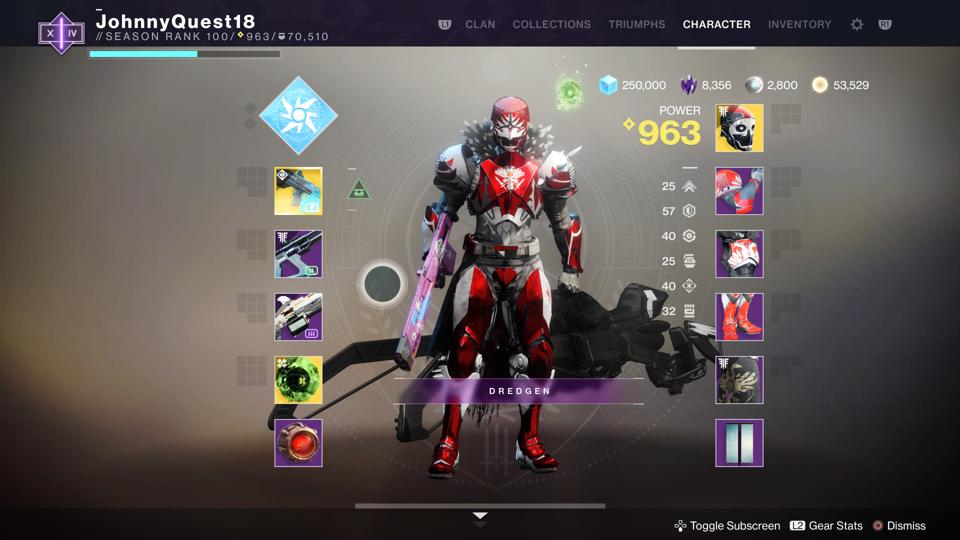Switch to the Clan tab
The height and width of the screenshot is (540, 960).
[x=480, y=24]
